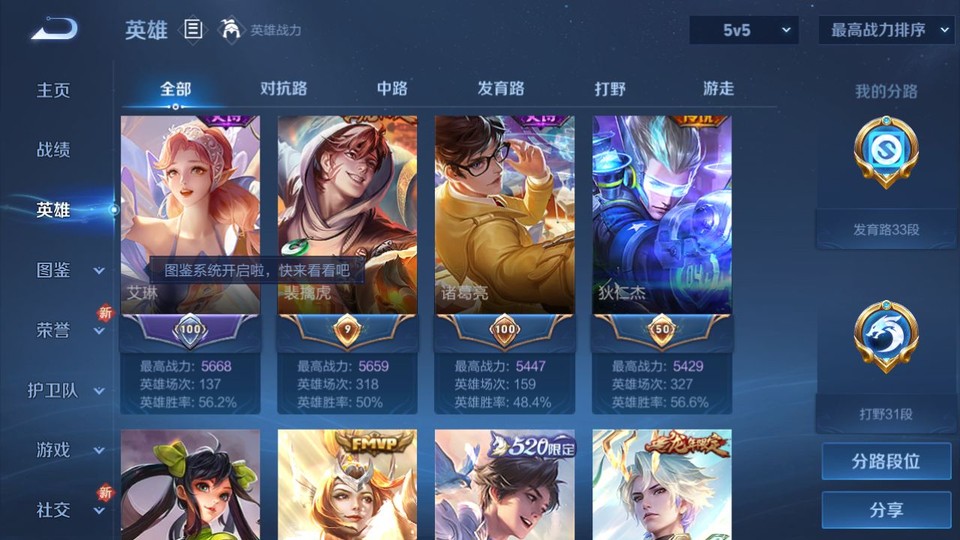Switch to the 发育路 tab
Image resolution: width=960 pixels, height=540 pixels.
pyautogui.click(x=500, y=89)
